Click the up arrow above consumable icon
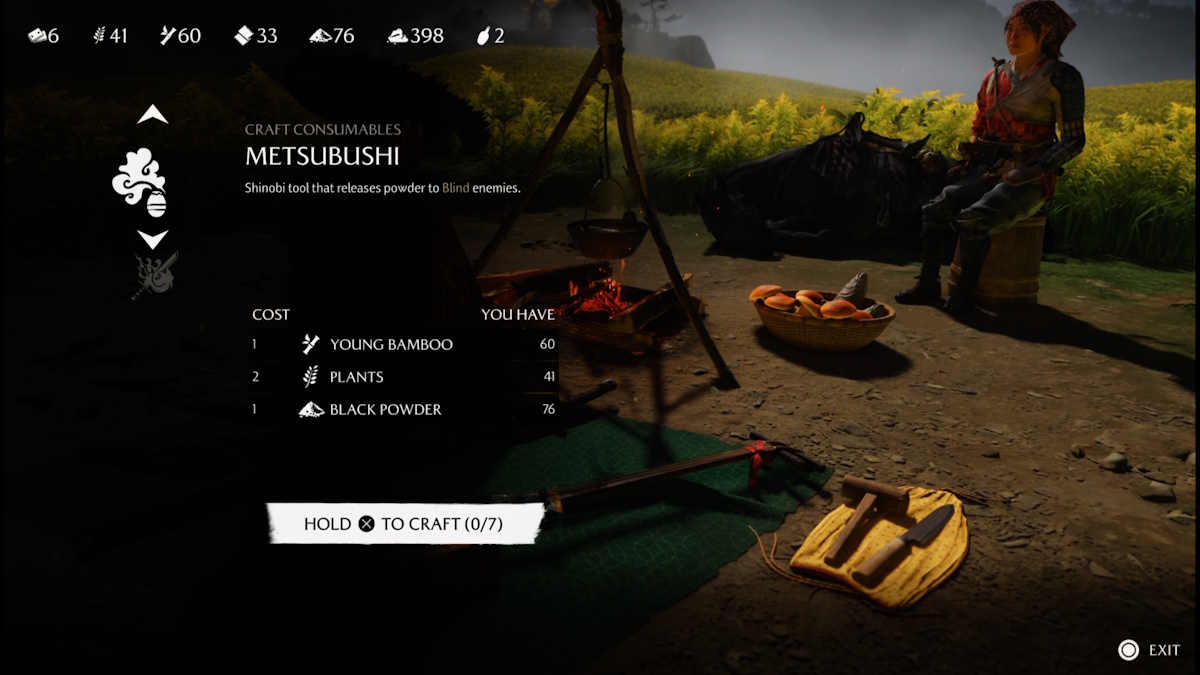Viewport: 1200px width, 675px height. click(152, 115)
